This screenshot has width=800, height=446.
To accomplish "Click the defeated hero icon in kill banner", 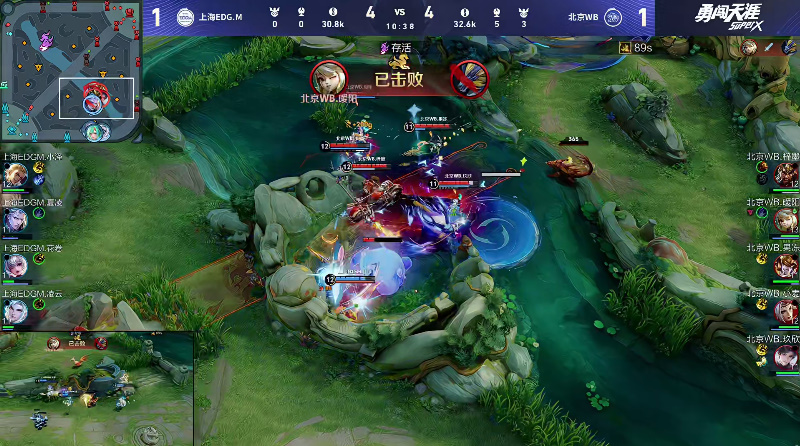I will (468, 76).
